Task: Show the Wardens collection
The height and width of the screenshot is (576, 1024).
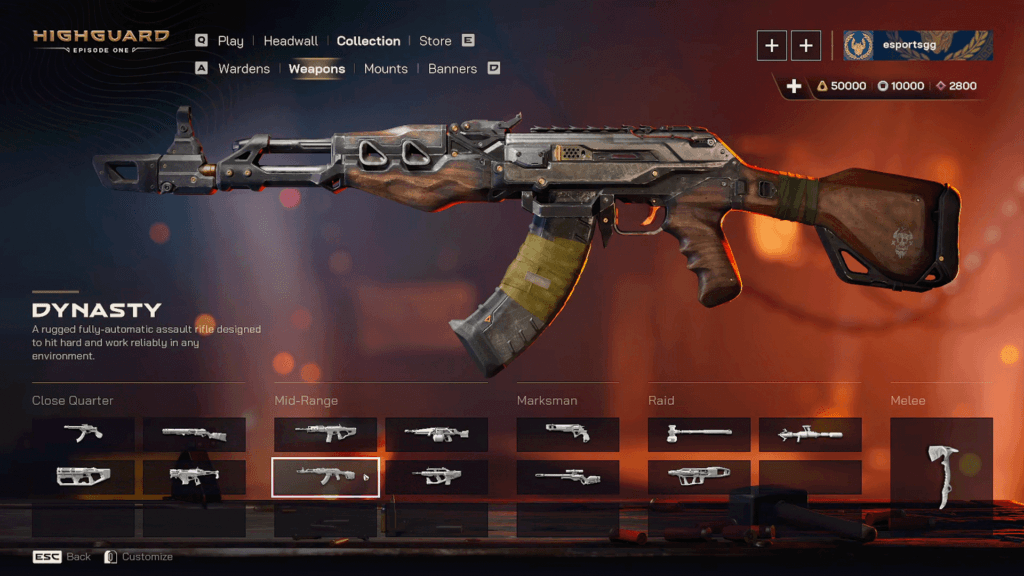Action: (243, 69)
